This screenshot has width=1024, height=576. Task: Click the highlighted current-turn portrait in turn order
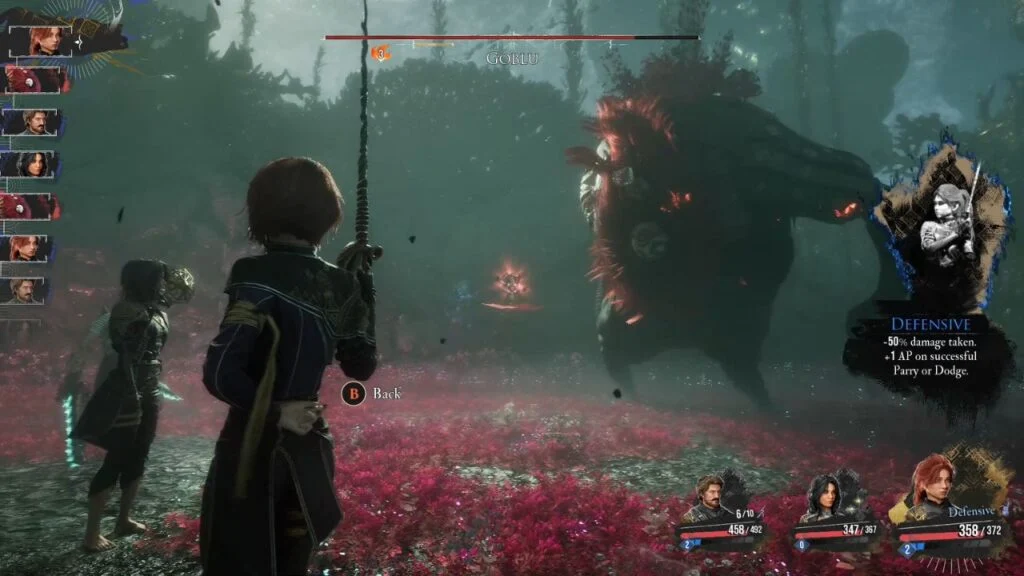(x=40, y=41)
